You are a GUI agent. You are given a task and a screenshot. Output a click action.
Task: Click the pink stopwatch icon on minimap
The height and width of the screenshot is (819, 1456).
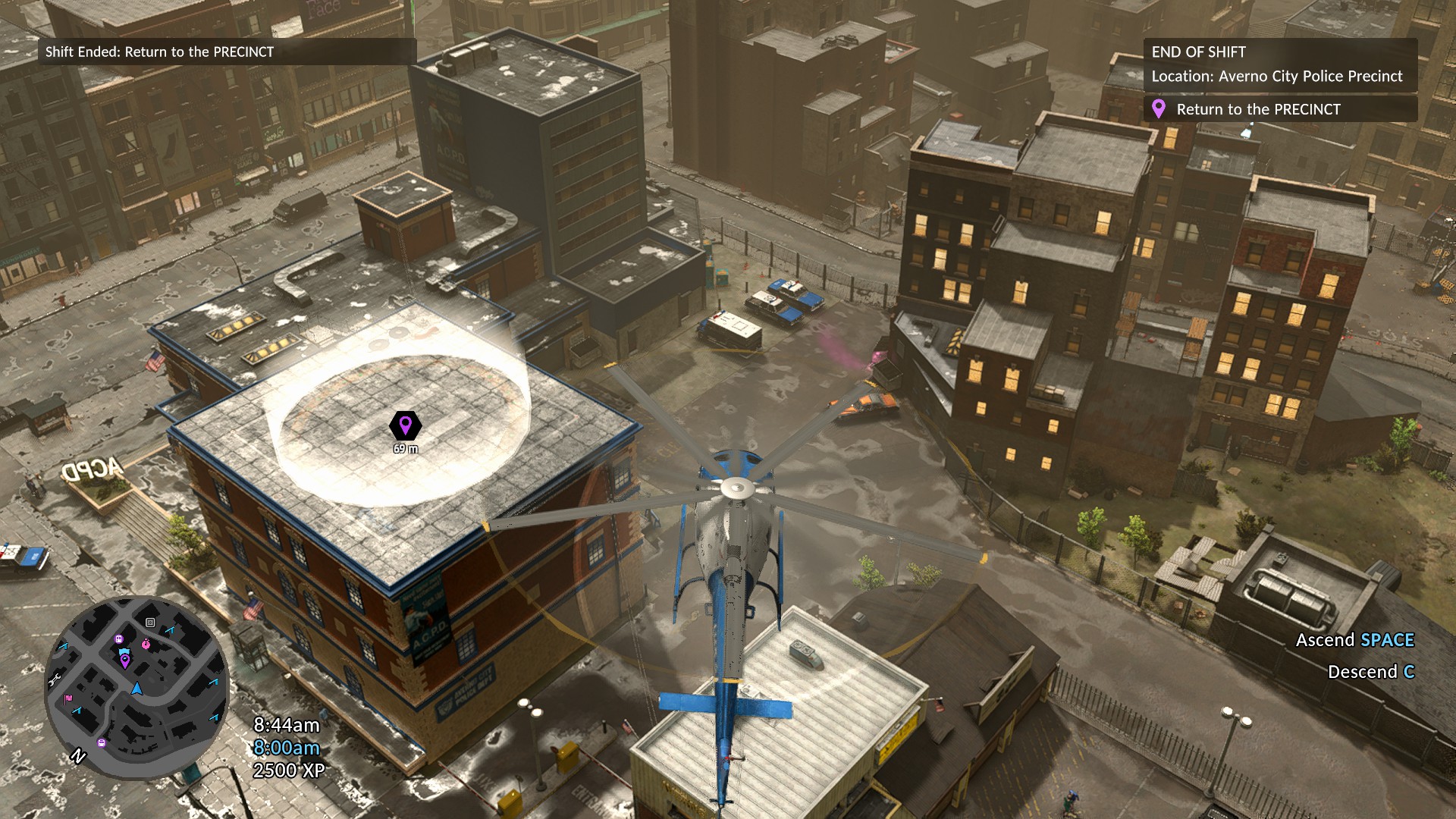(146, 645)
